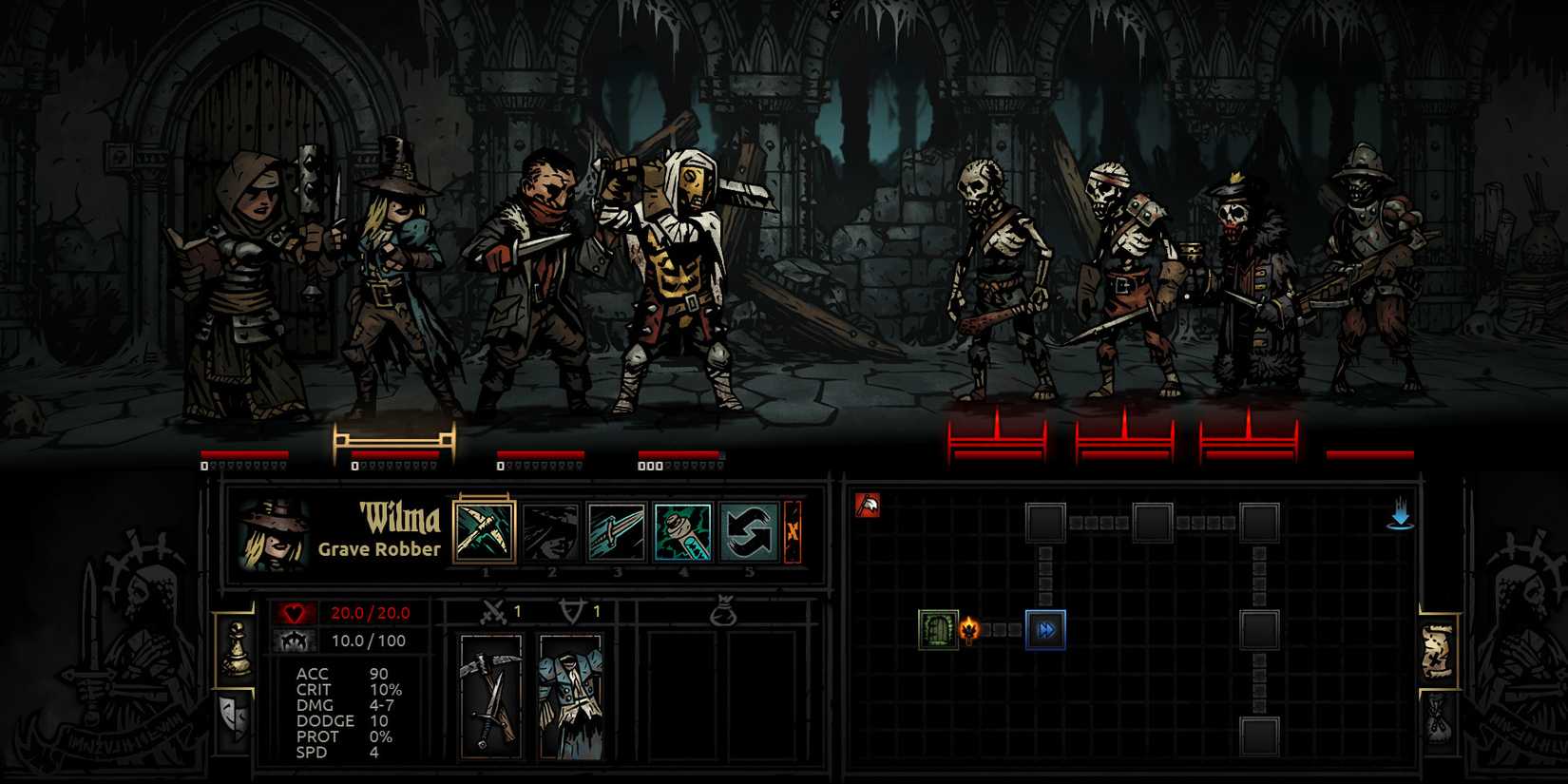
Task: Select the darkened Shadow Fade skill in slot 2
Action: pos(552,531)
